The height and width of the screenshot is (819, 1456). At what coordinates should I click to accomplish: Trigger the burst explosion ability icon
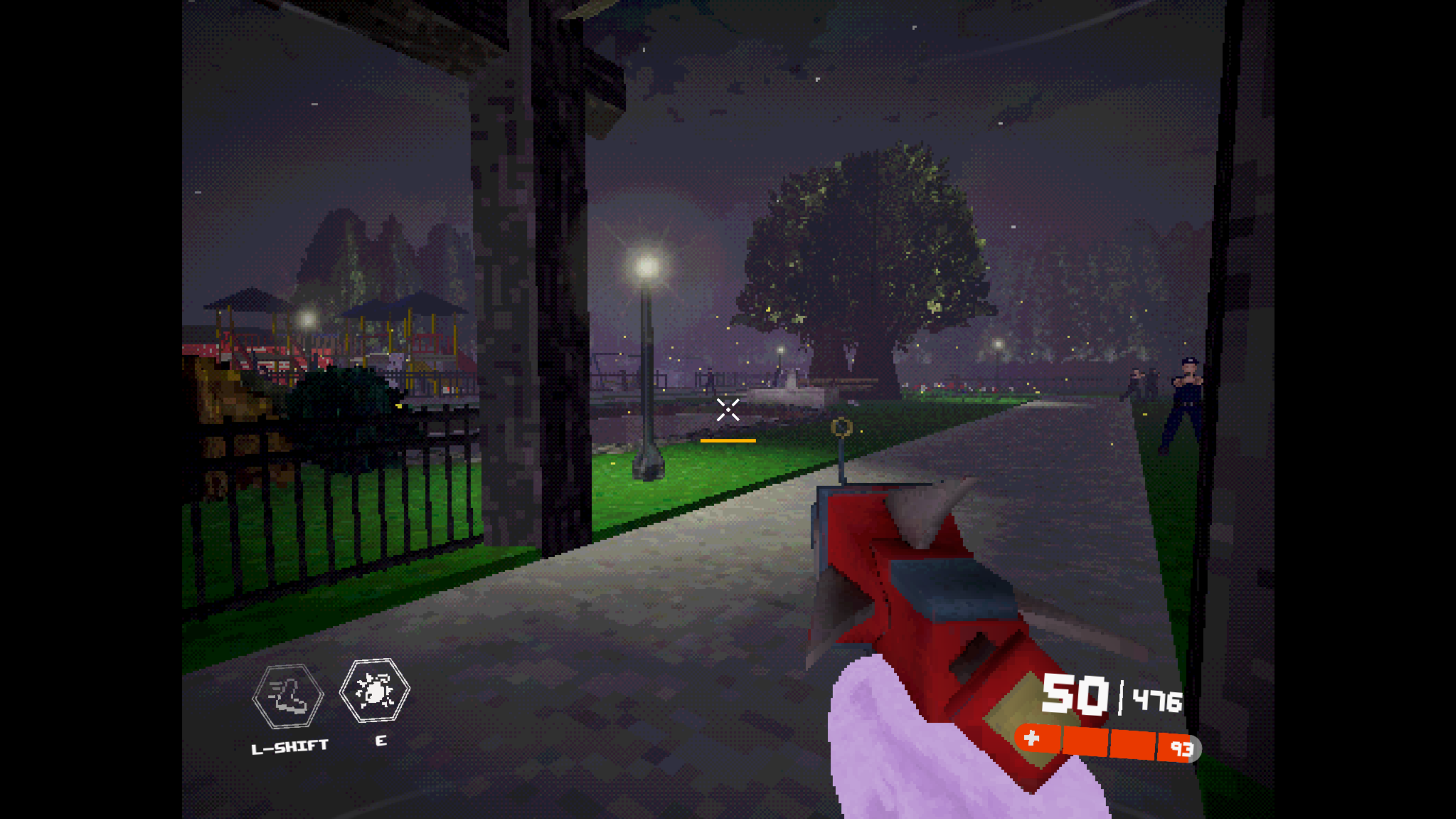374,690
